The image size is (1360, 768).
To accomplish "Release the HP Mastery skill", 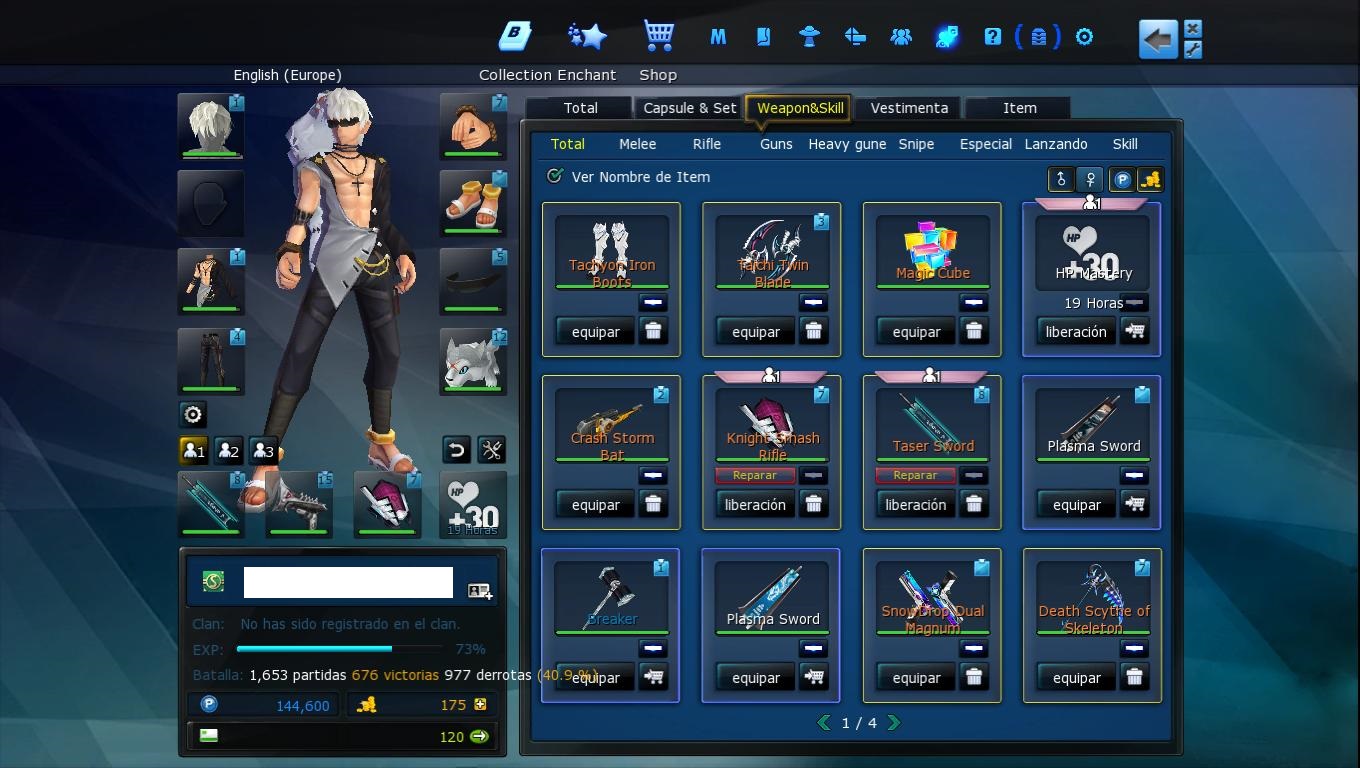I will click(1075, 332).
